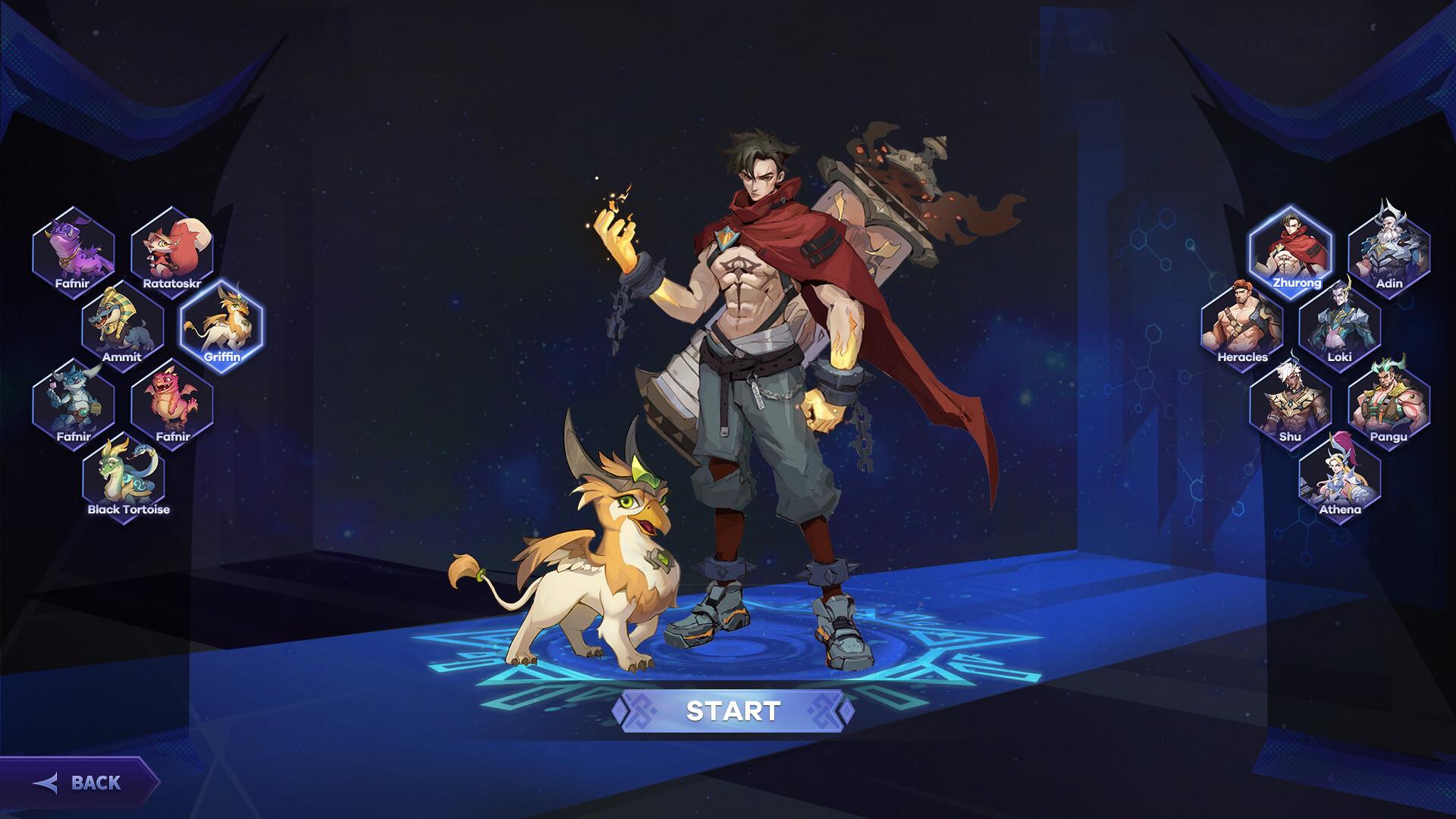Select the purple Fafnir pet icon

pos(74,250)
